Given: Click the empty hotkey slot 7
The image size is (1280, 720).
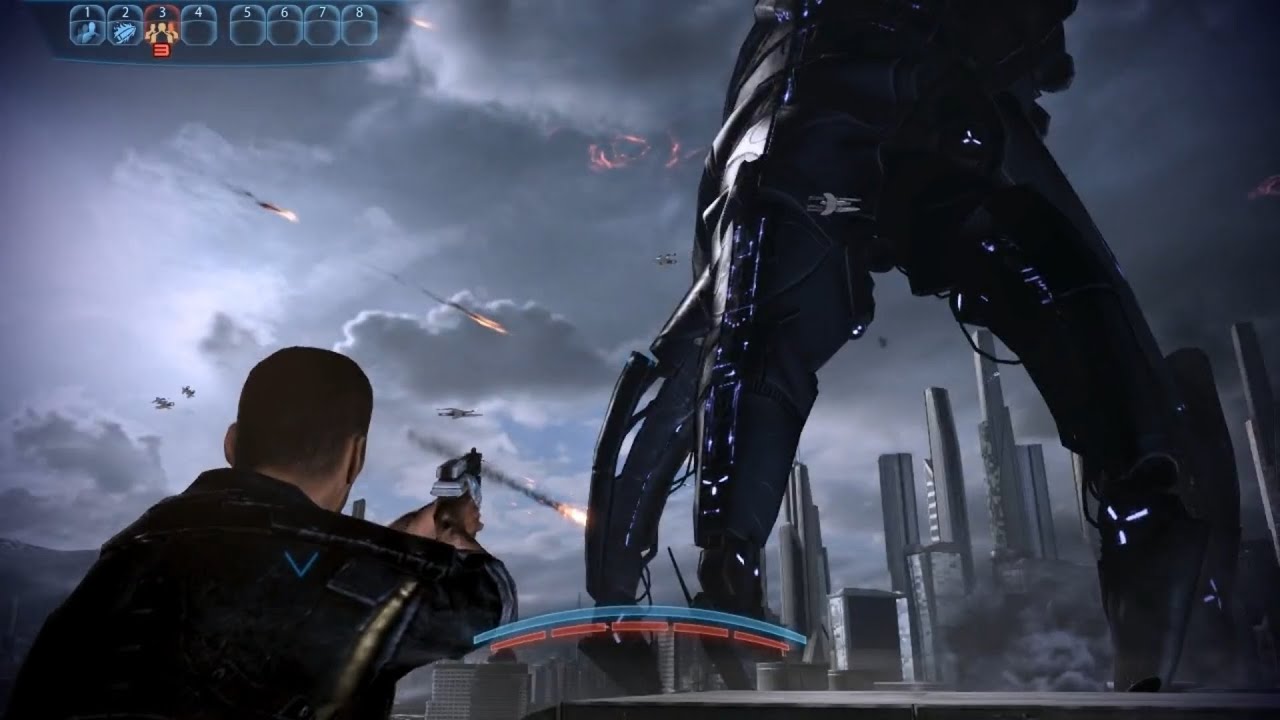Looking at the screenshot, I should point(322,28).
